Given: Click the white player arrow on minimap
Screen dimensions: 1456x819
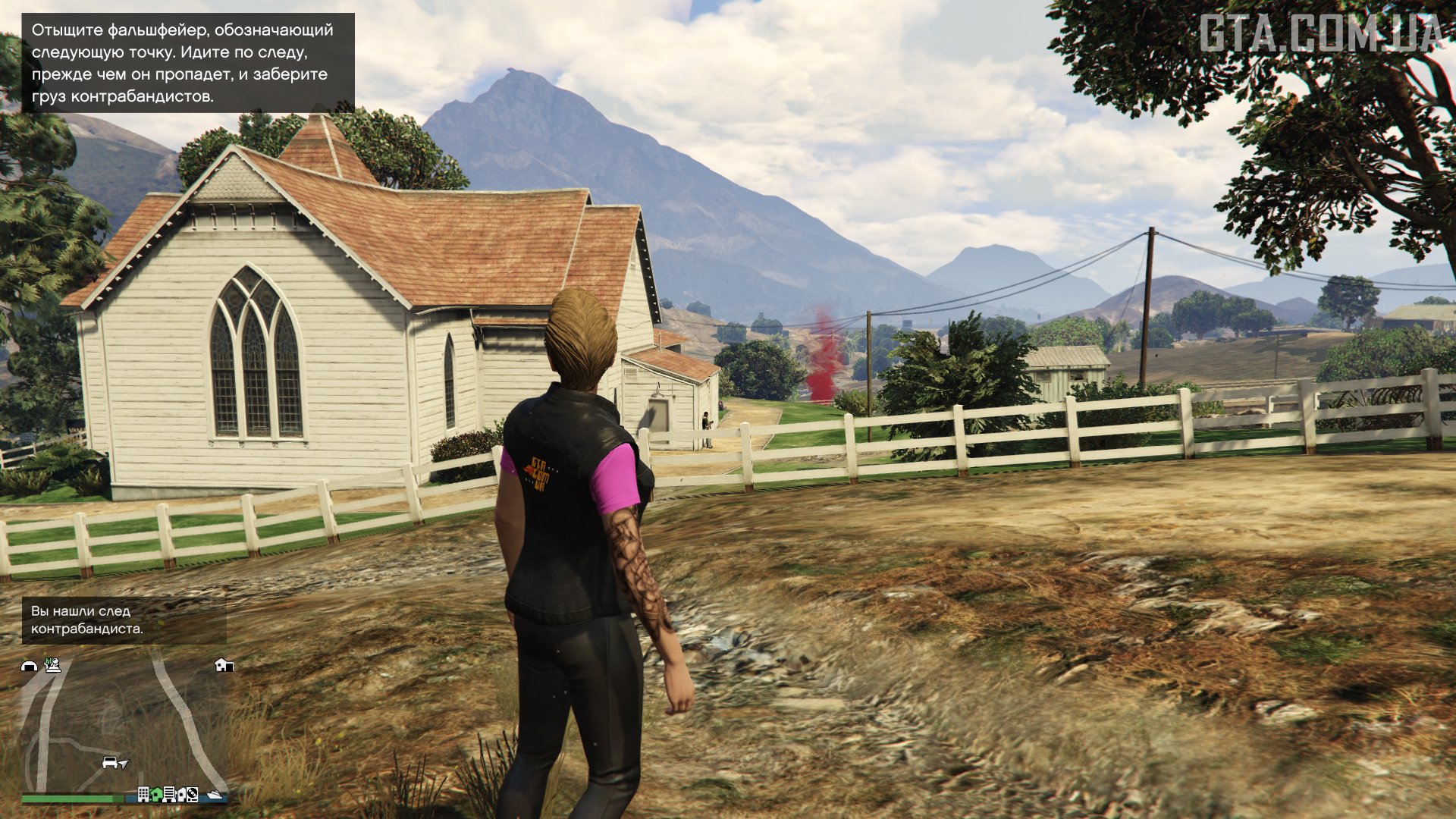Looking at the screenshot, I should [124, 764].
